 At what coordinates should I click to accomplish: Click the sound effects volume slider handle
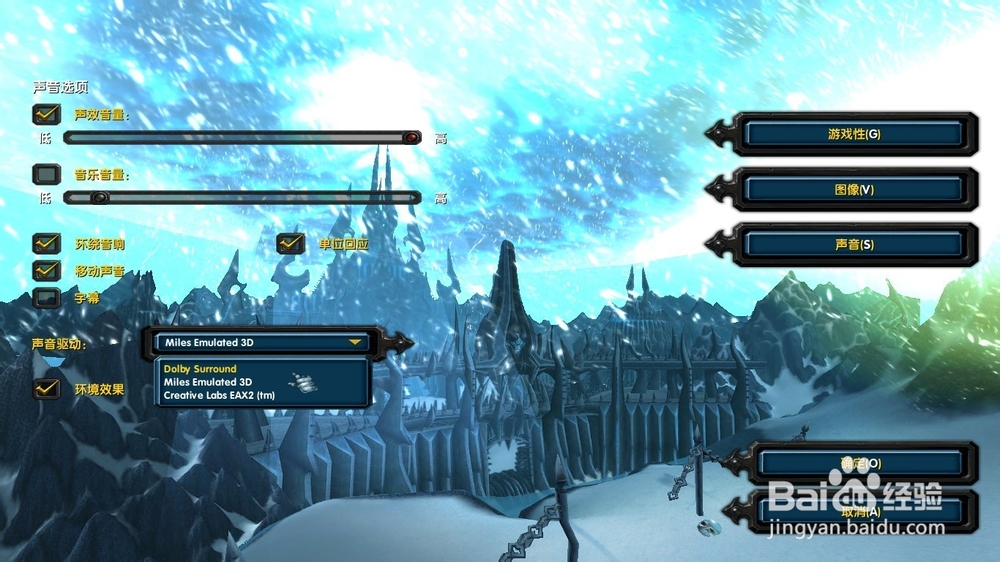click(411, 138)
